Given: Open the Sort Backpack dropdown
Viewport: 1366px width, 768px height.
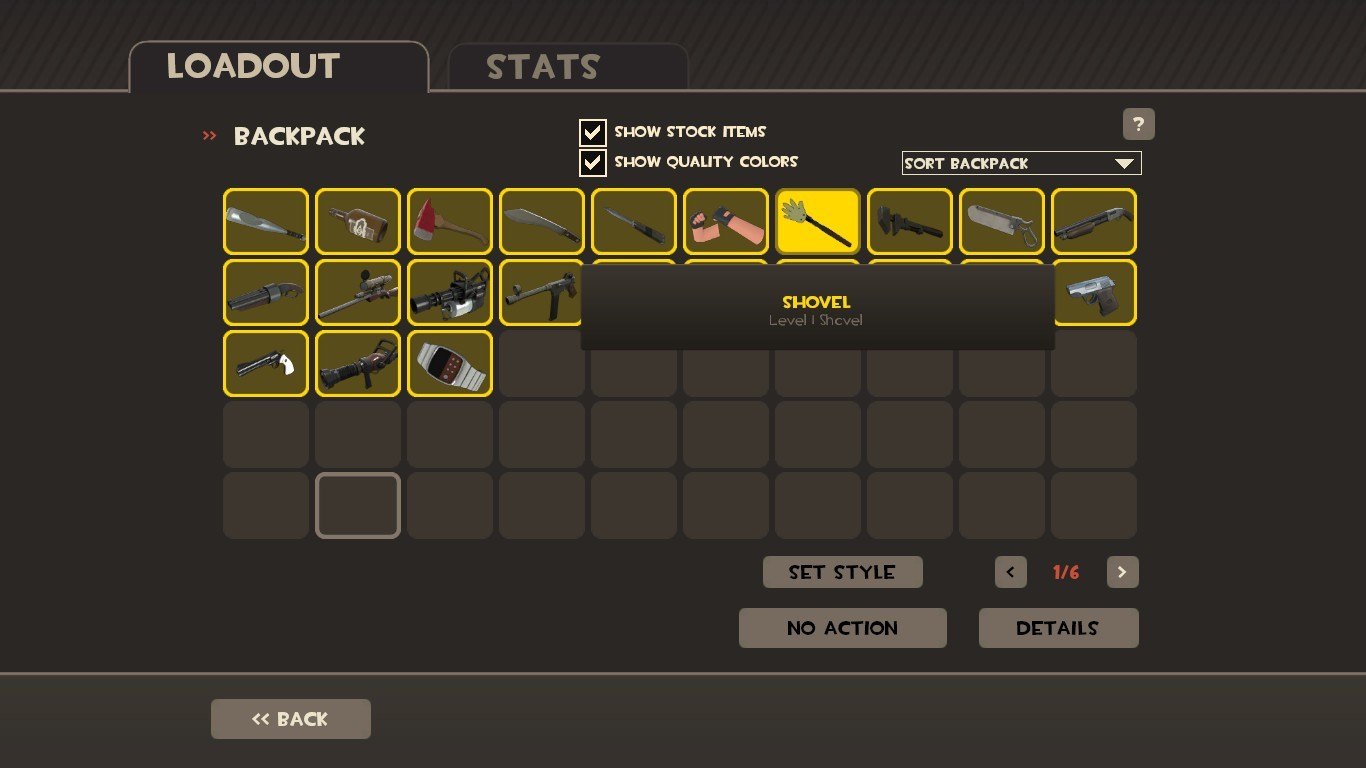Looking at the screenshot, I should [1021, 163].
